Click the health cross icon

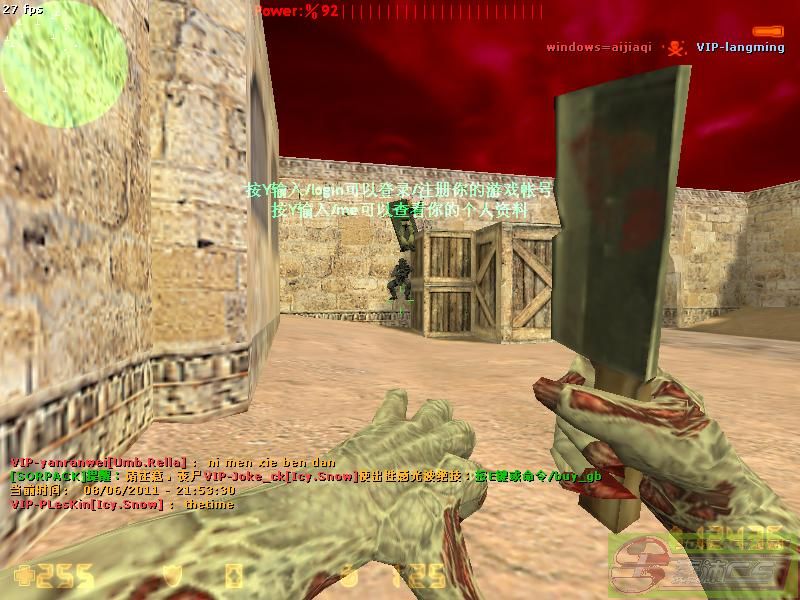(24, 577)
